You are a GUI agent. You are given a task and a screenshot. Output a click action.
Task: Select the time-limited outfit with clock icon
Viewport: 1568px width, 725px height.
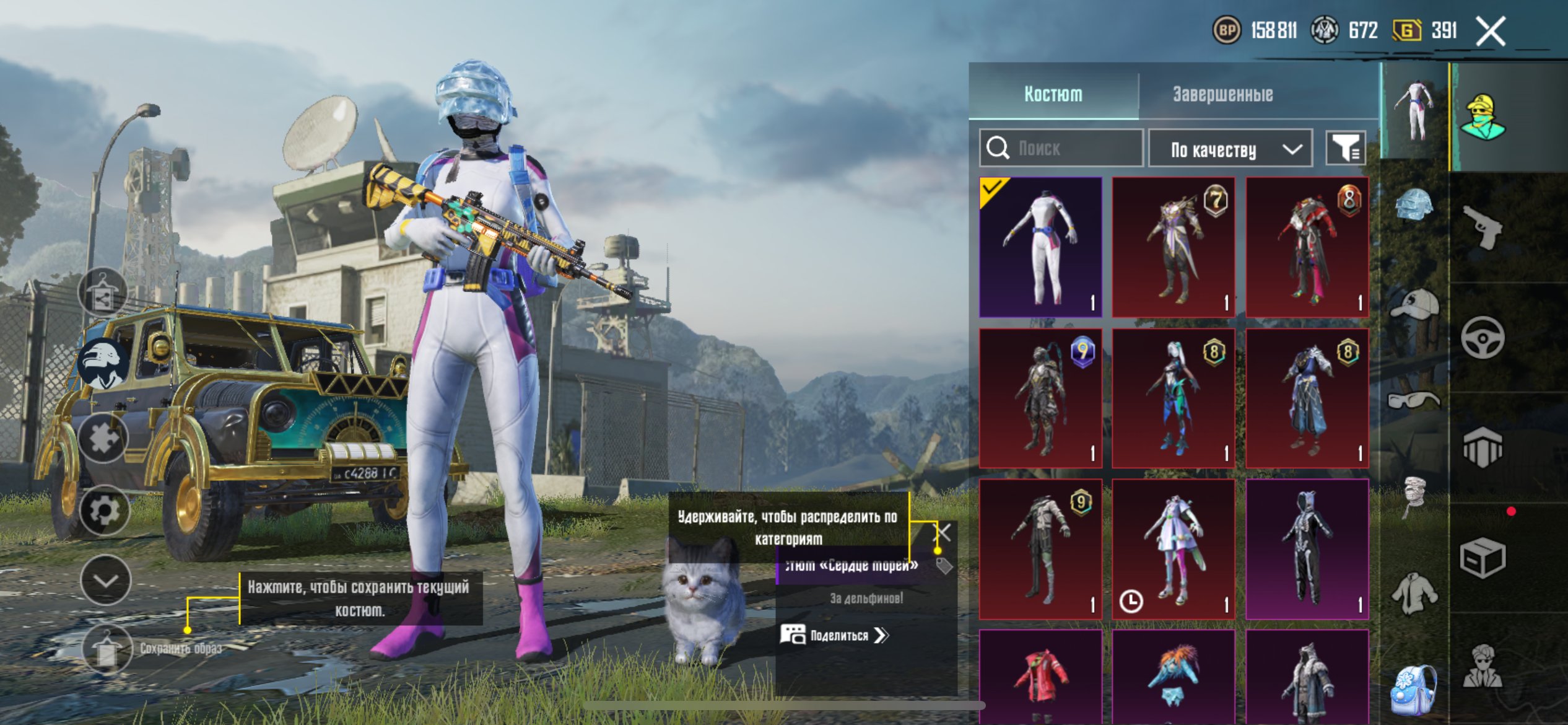1173,549
